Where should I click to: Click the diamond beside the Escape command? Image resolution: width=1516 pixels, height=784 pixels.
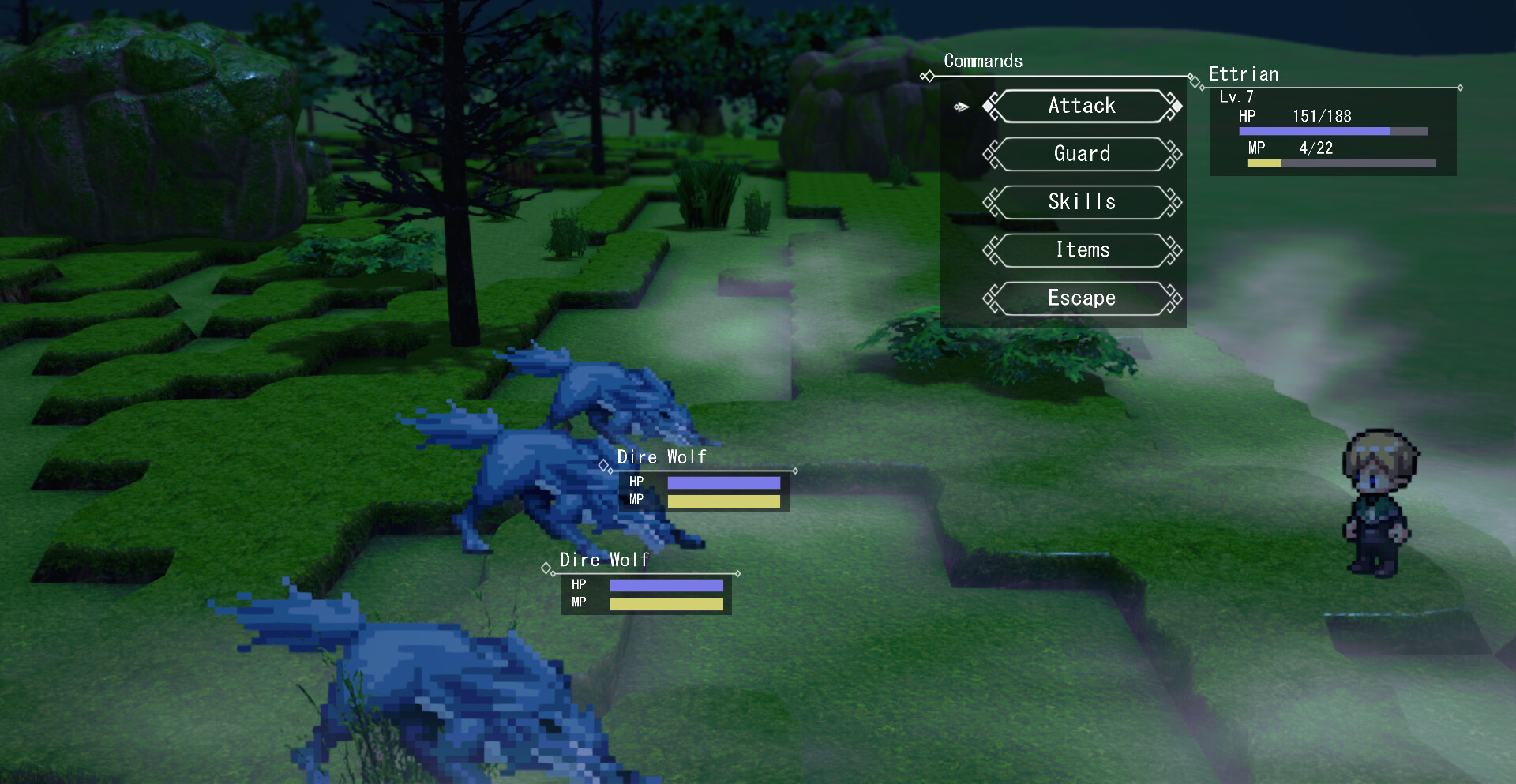(989, 298)
